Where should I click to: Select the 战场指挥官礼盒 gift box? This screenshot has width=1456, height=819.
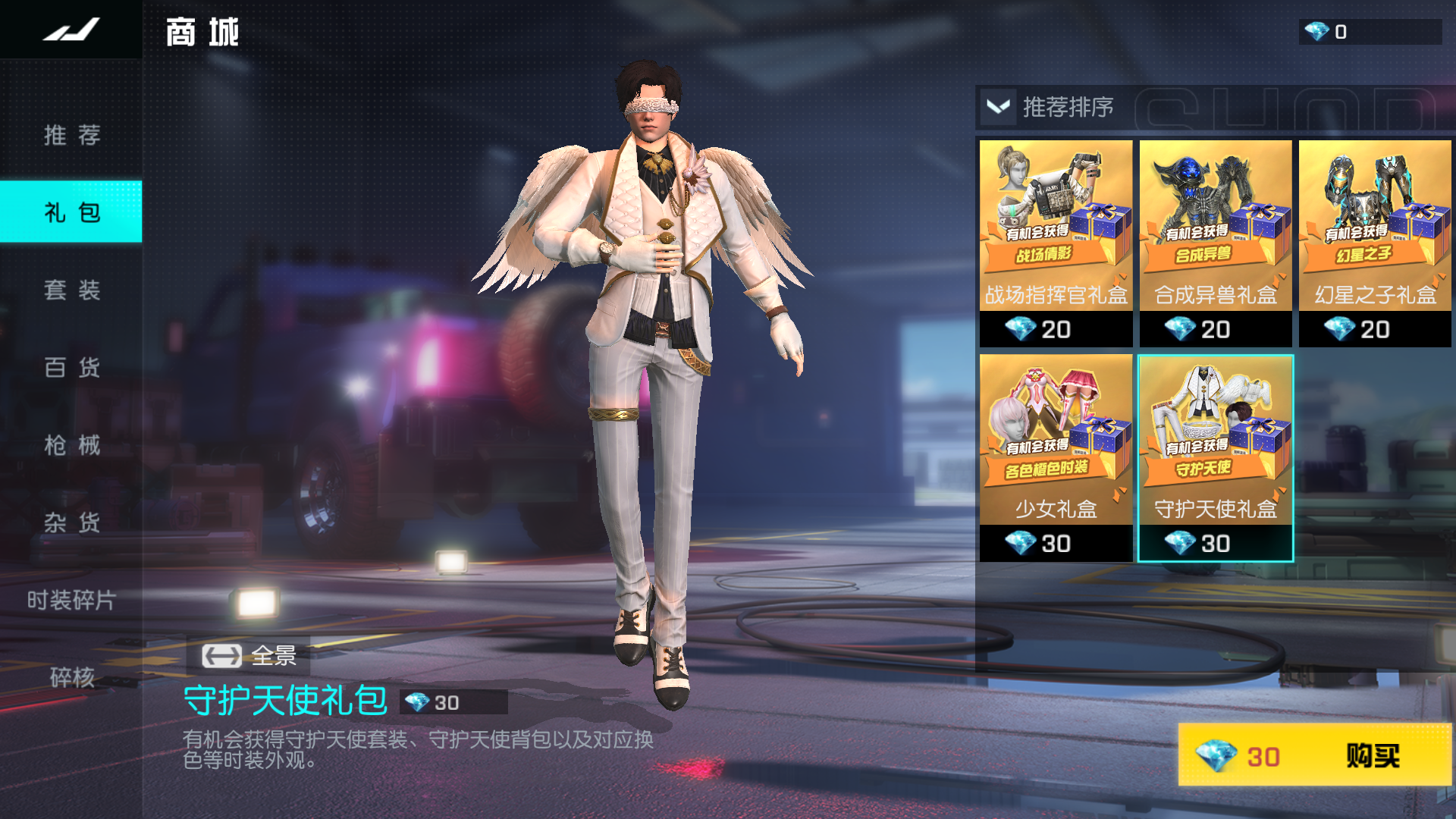[x=1056, y=243]
